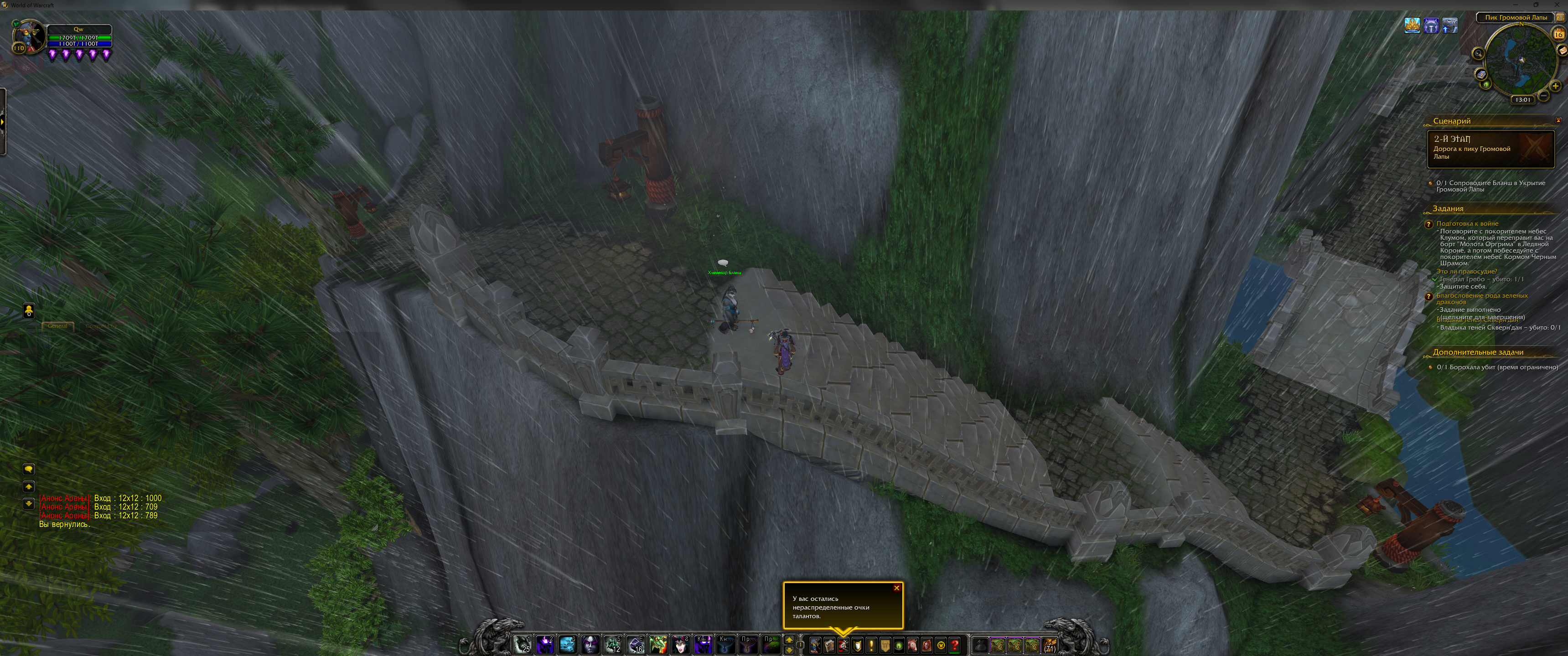Open the calendar button showing 16
Image resolution: width=1568 pixels, height=656 pixels.
[1559, 34]
